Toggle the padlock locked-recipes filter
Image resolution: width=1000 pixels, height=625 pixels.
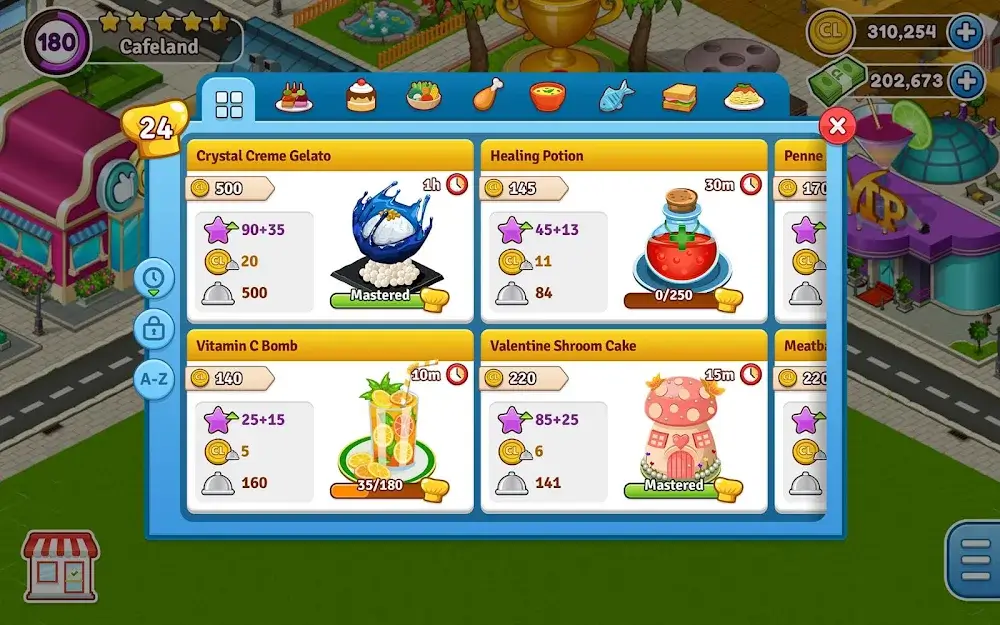pyautogui.click(x=154, y=328)
